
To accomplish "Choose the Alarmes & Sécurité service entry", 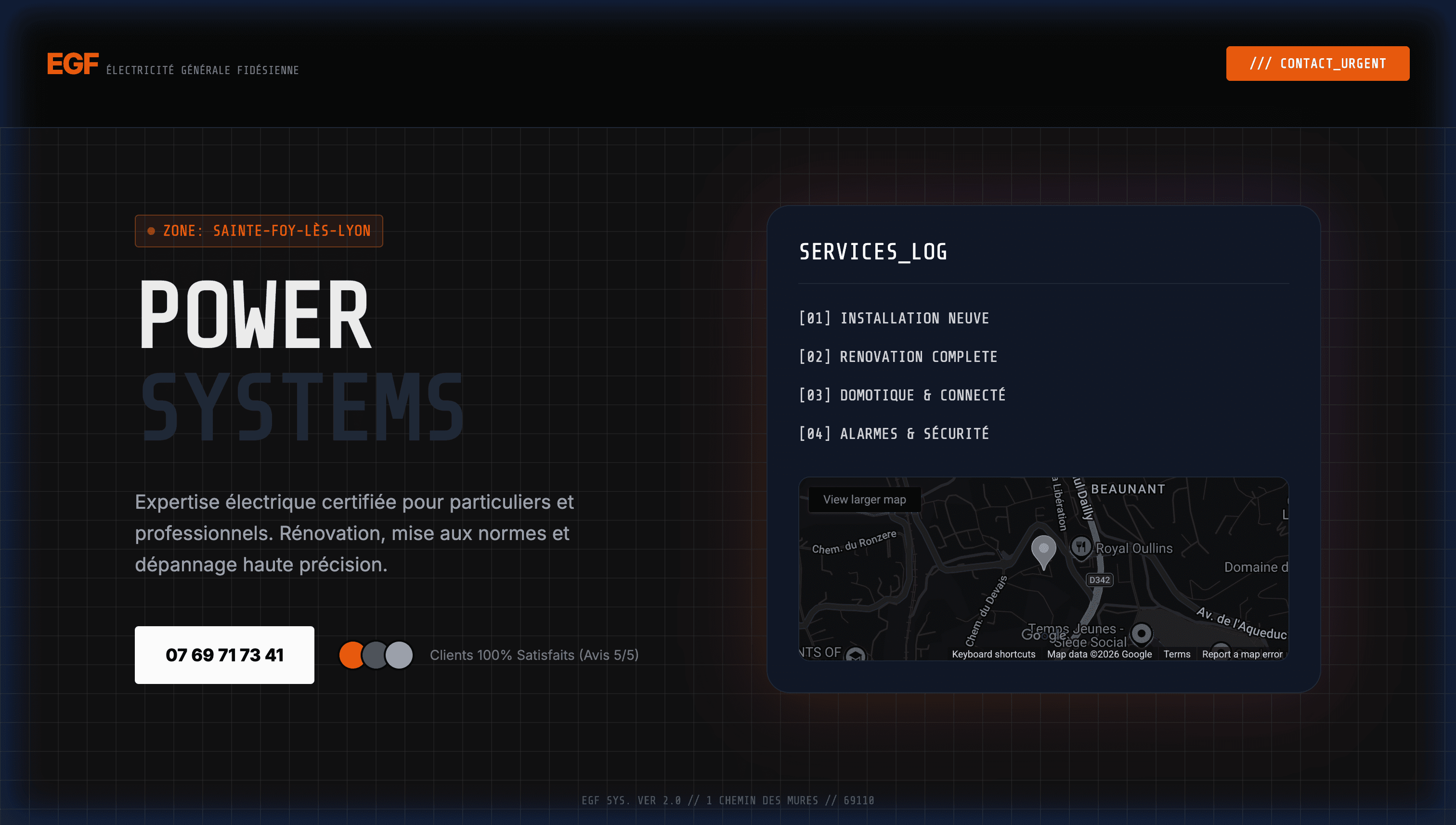I will click(894, 434).
